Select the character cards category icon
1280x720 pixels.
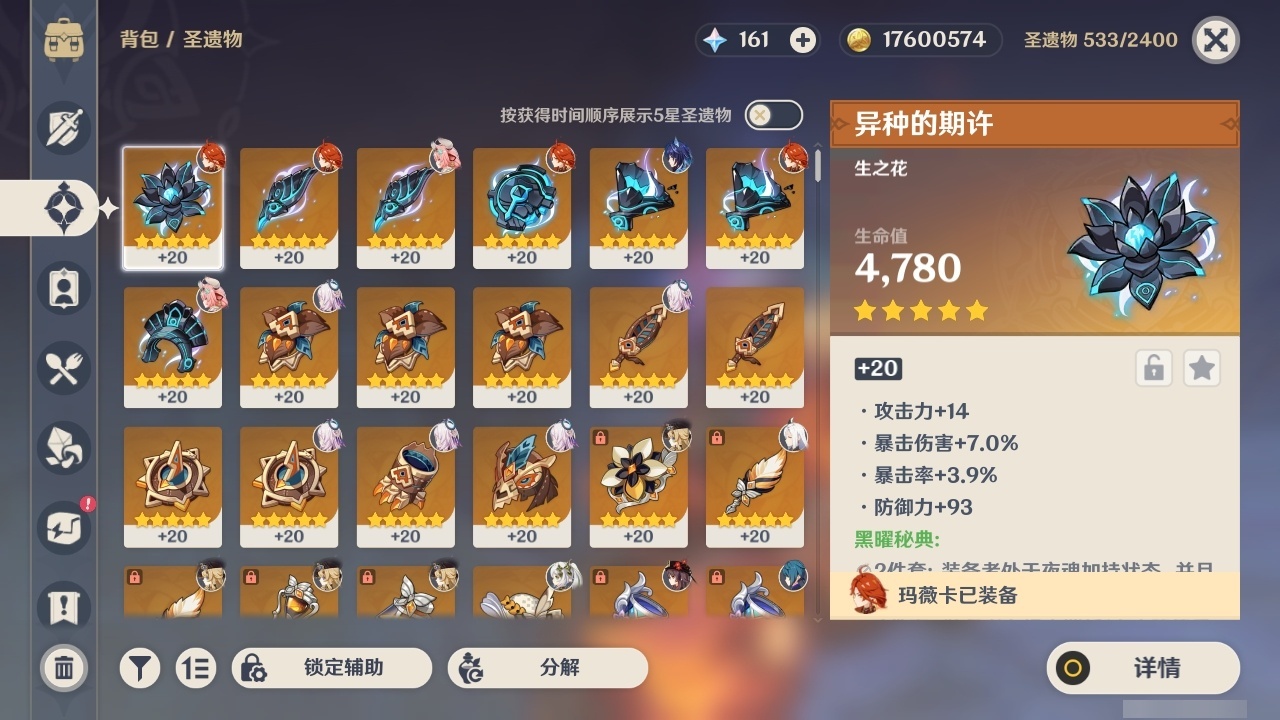62,288
